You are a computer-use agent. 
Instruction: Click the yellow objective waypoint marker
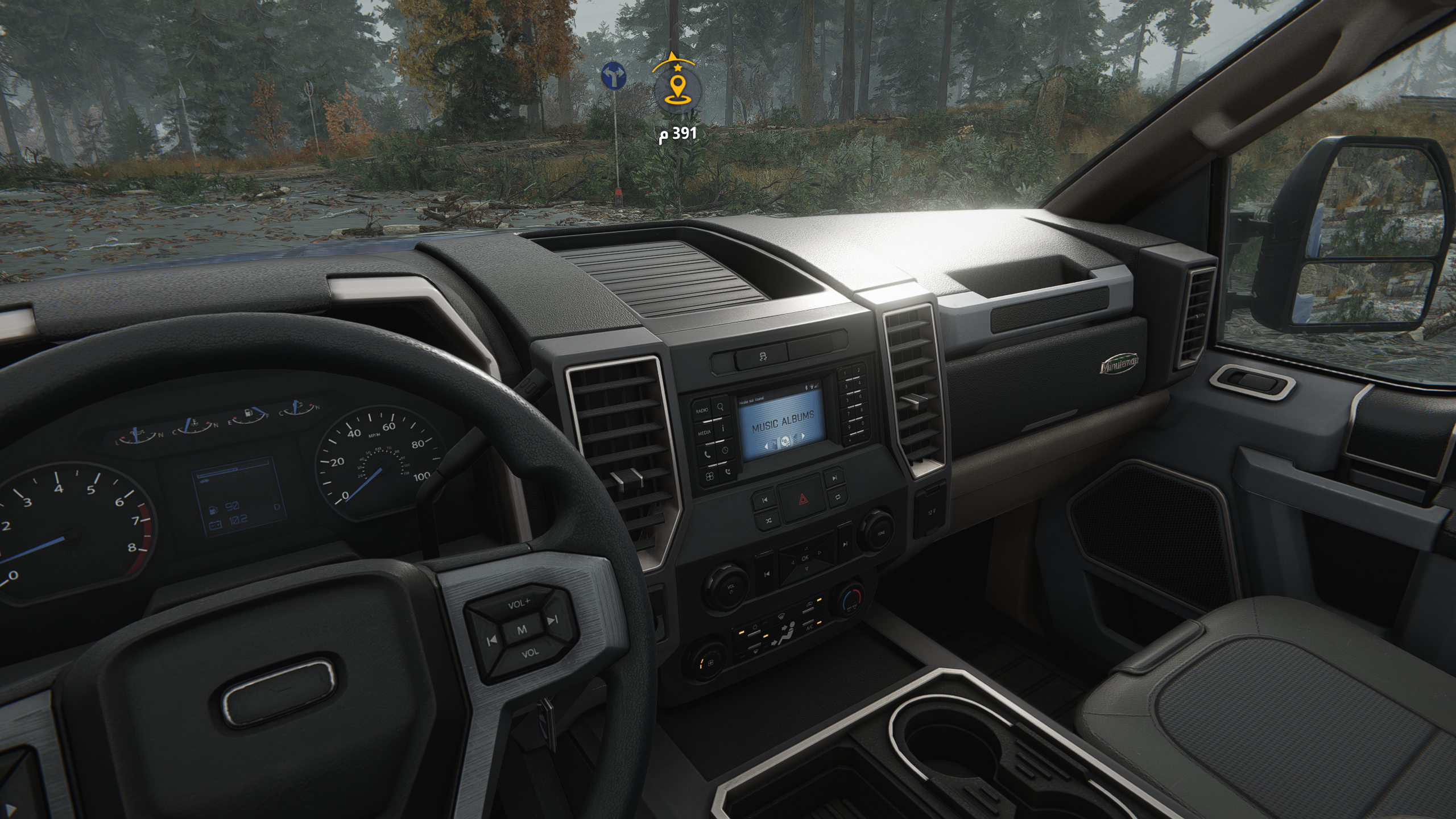676,90
